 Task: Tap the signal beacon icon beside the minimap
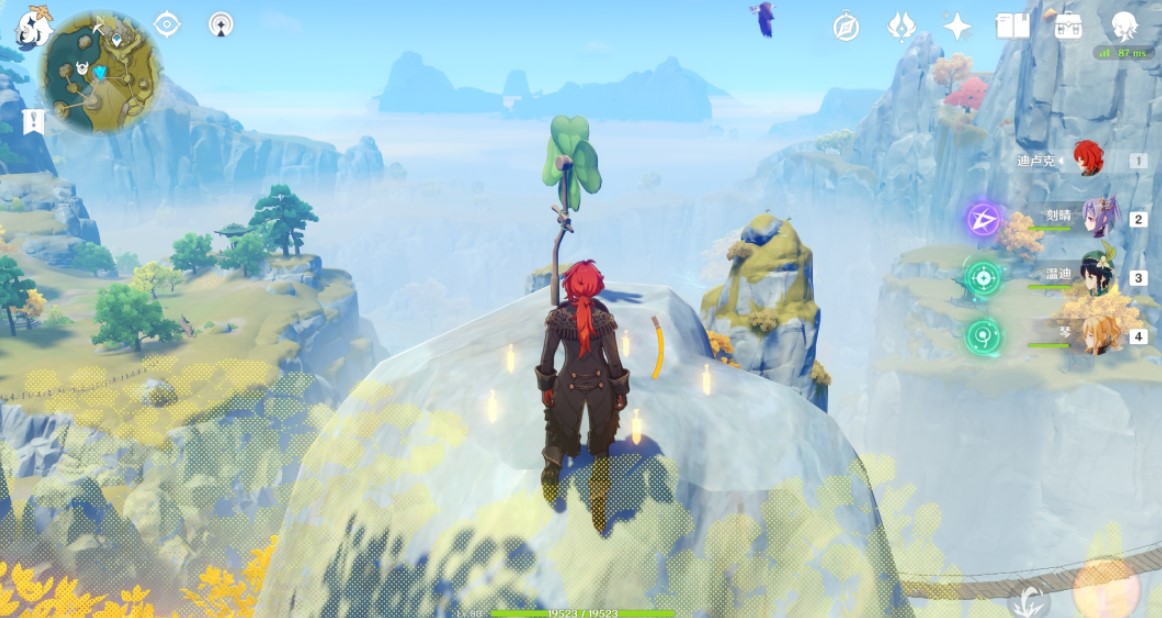point(221,25)
